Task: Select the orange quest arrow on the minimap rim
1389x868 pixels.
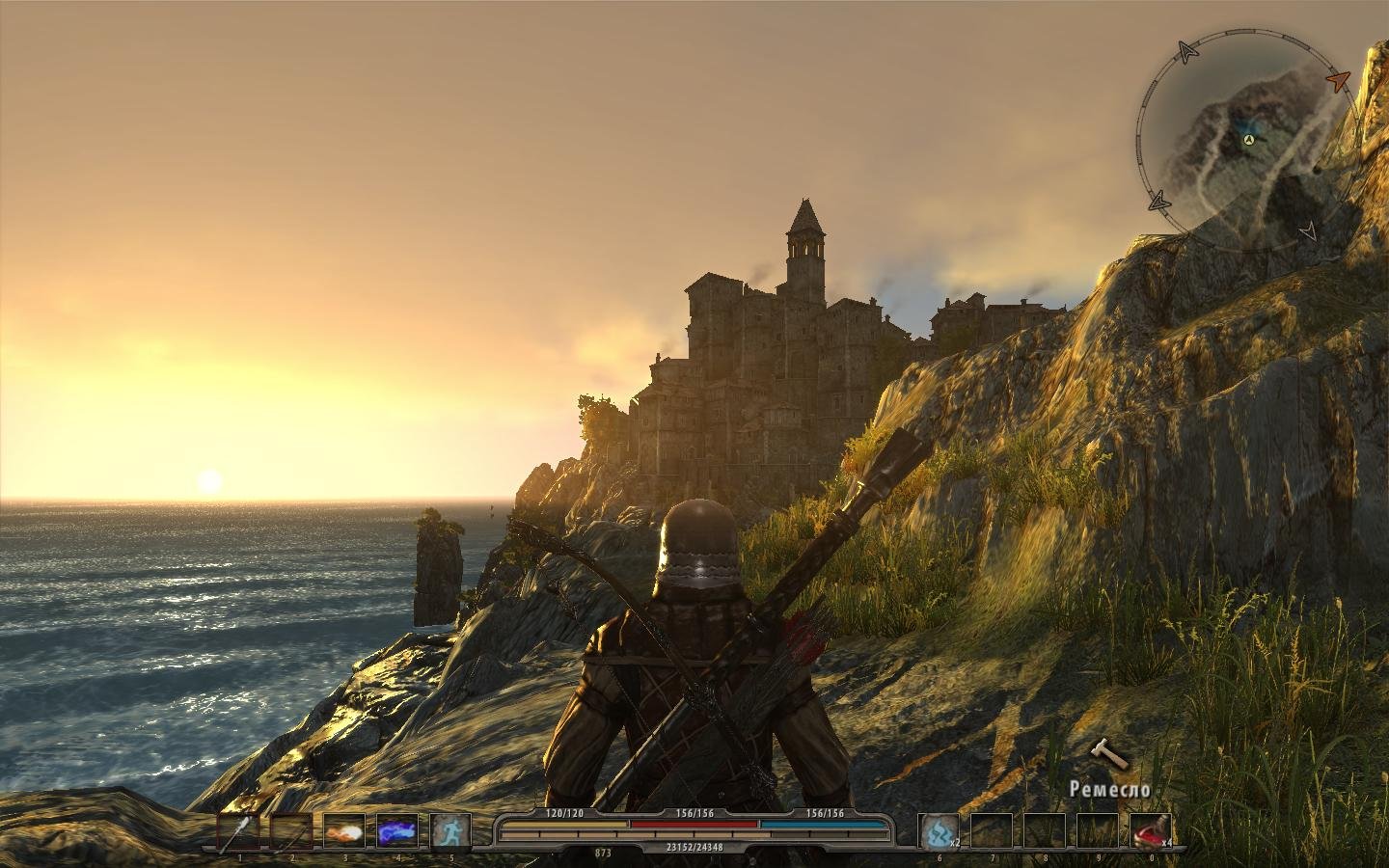Action: point(1336,80)
